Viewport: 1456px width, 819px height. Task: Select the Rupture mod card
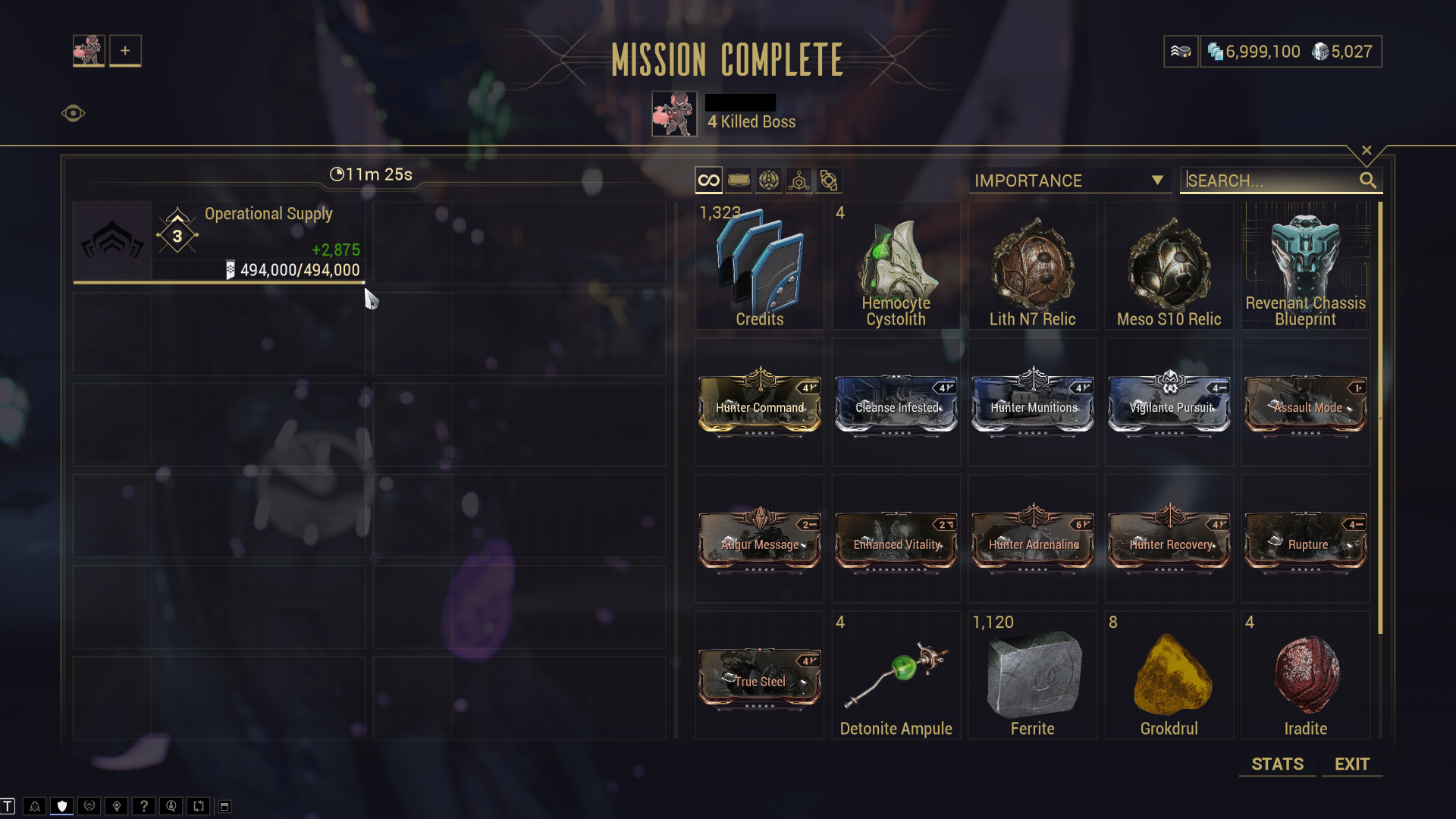(x=1305, y=540)
